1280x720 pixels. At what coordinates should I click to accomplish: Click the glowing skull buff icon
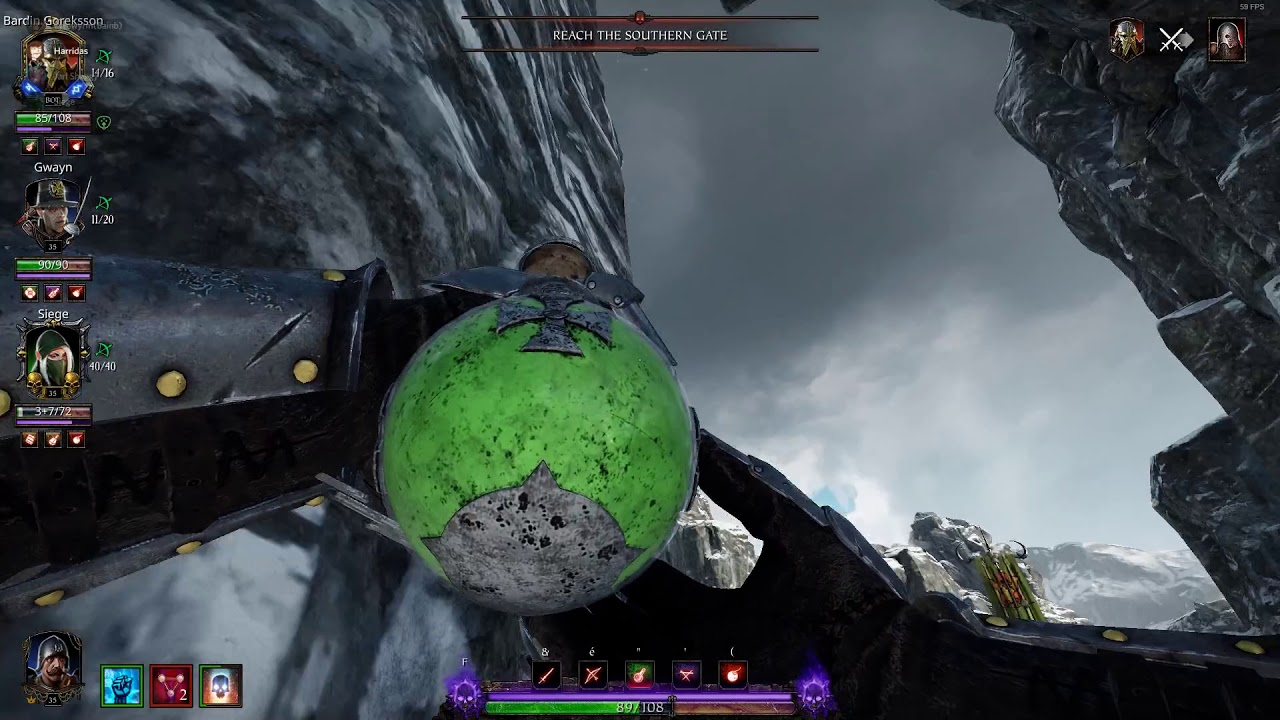[220, 686]
